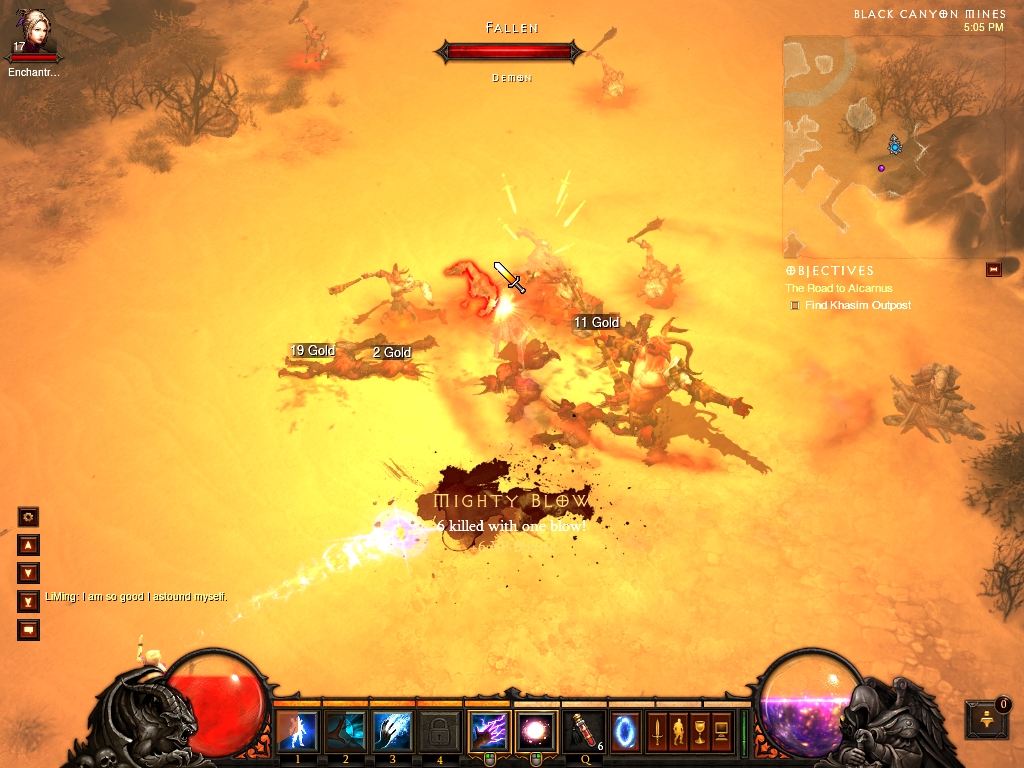The width and height of the screenshot is (1024, 768).
Task: Open the game menu via computer icon
Action: coord(721,731)
